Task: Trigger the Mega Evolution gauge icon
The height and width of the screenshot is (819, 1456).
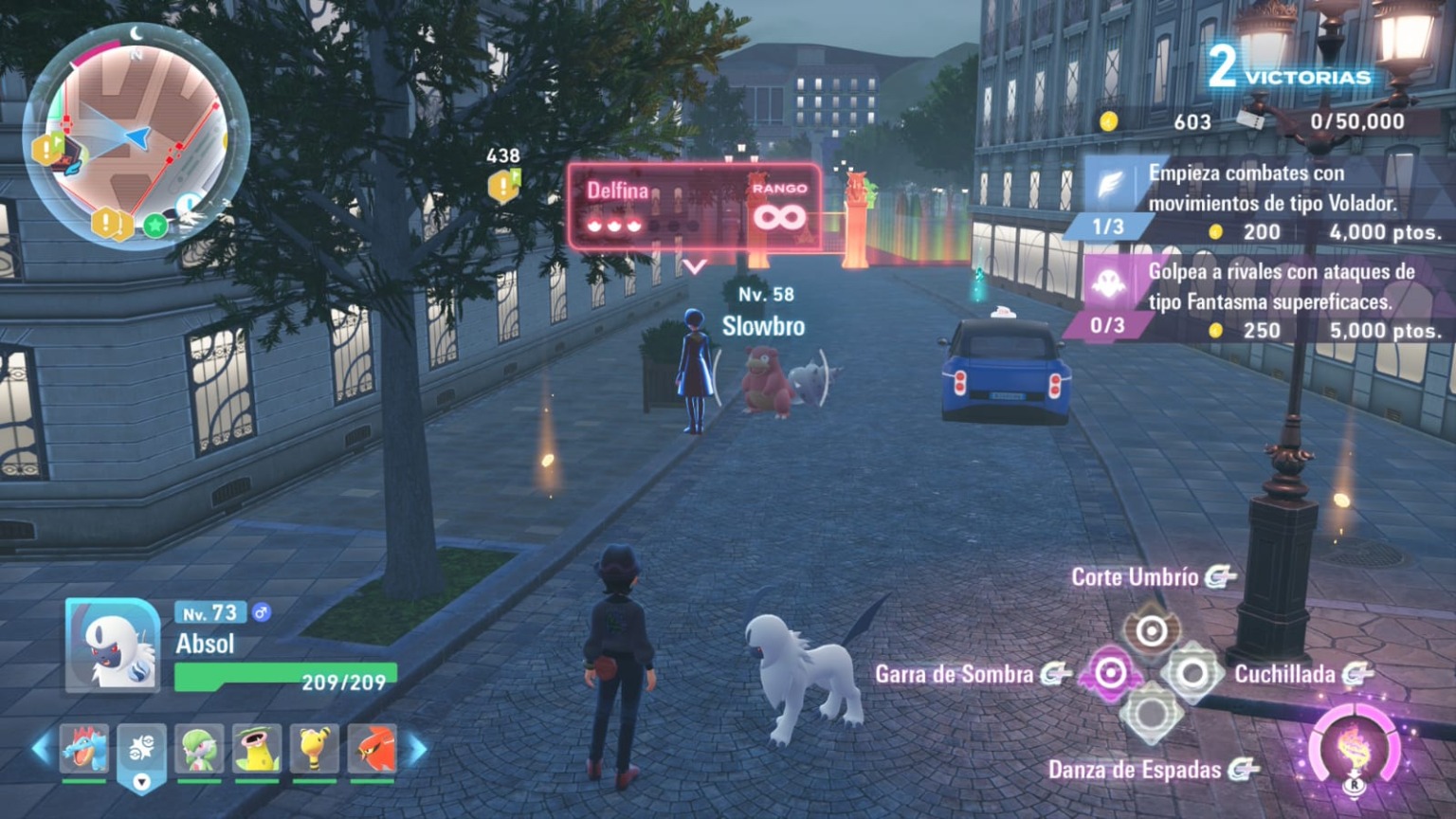Action: (1354, 751)
